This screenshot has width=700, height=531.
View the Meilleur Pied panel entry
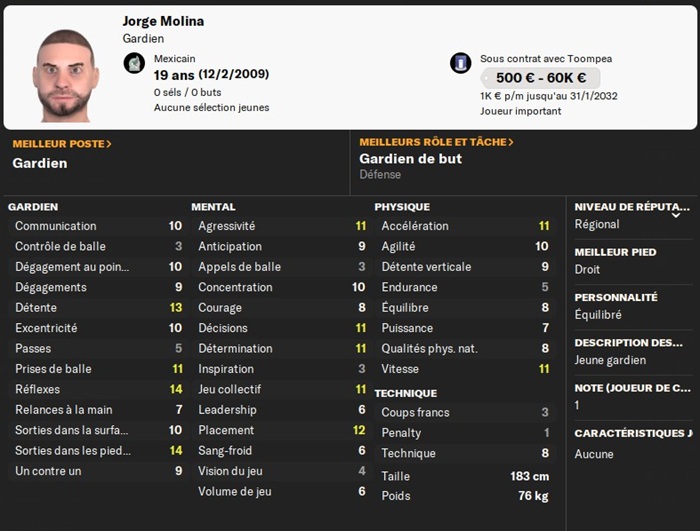click(x=630, y=261)
